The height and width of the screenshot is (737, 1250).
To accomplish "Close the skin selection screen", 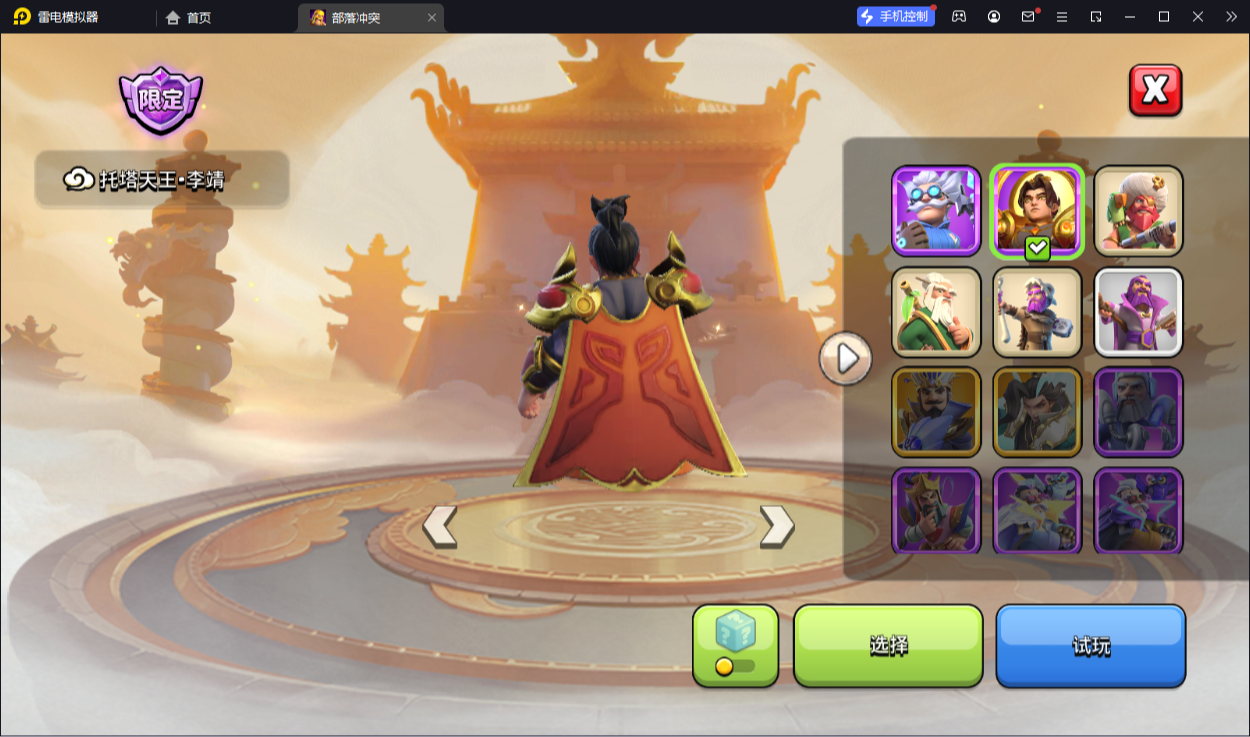I will 1155,91.
